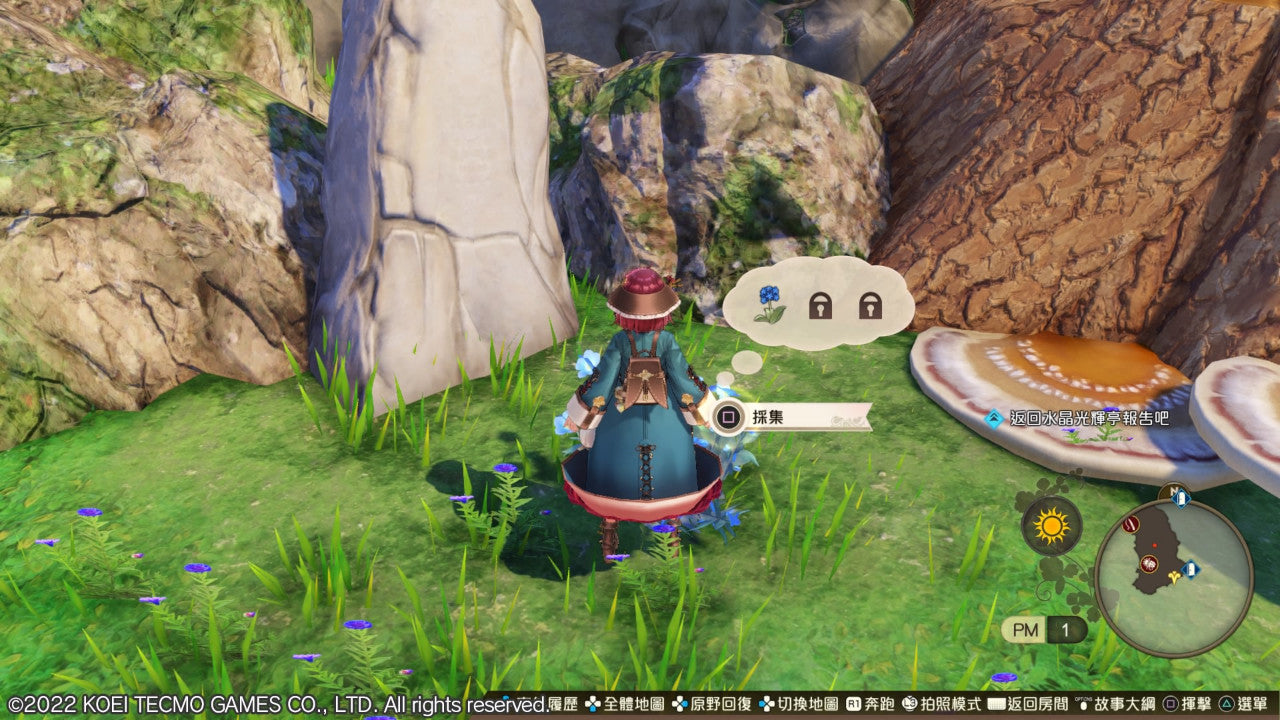Click the sun weather icon

(x=1051, y=526)
